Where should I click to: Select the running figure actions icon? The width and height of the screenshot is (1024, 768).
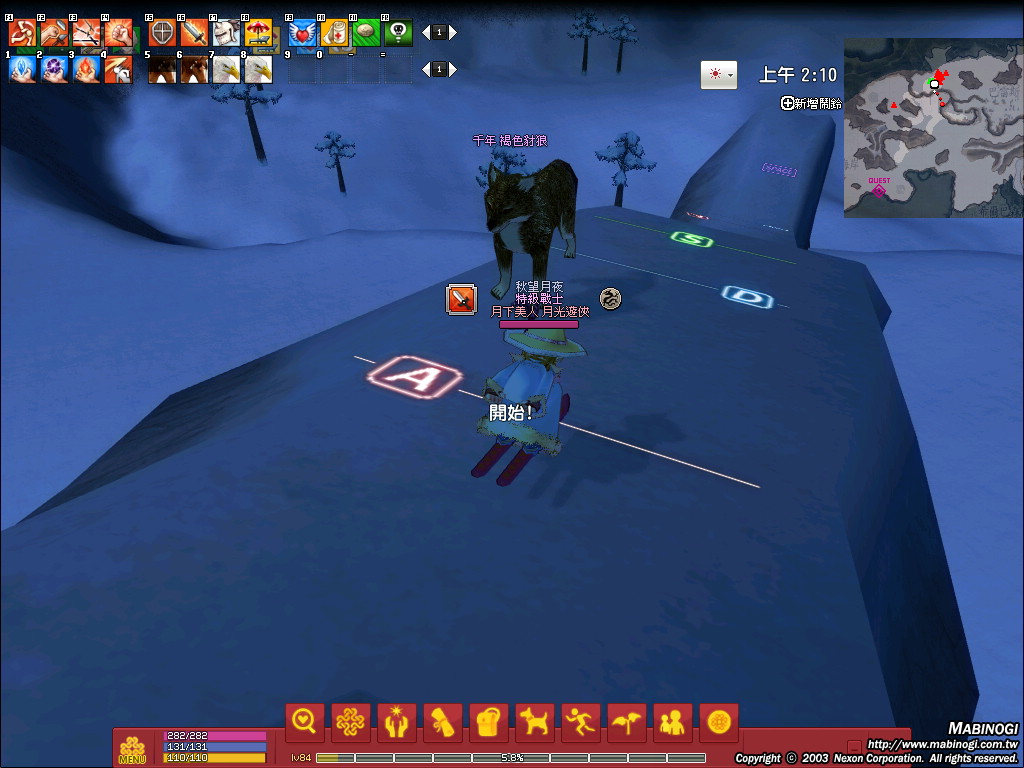click(x=580, y=721)
